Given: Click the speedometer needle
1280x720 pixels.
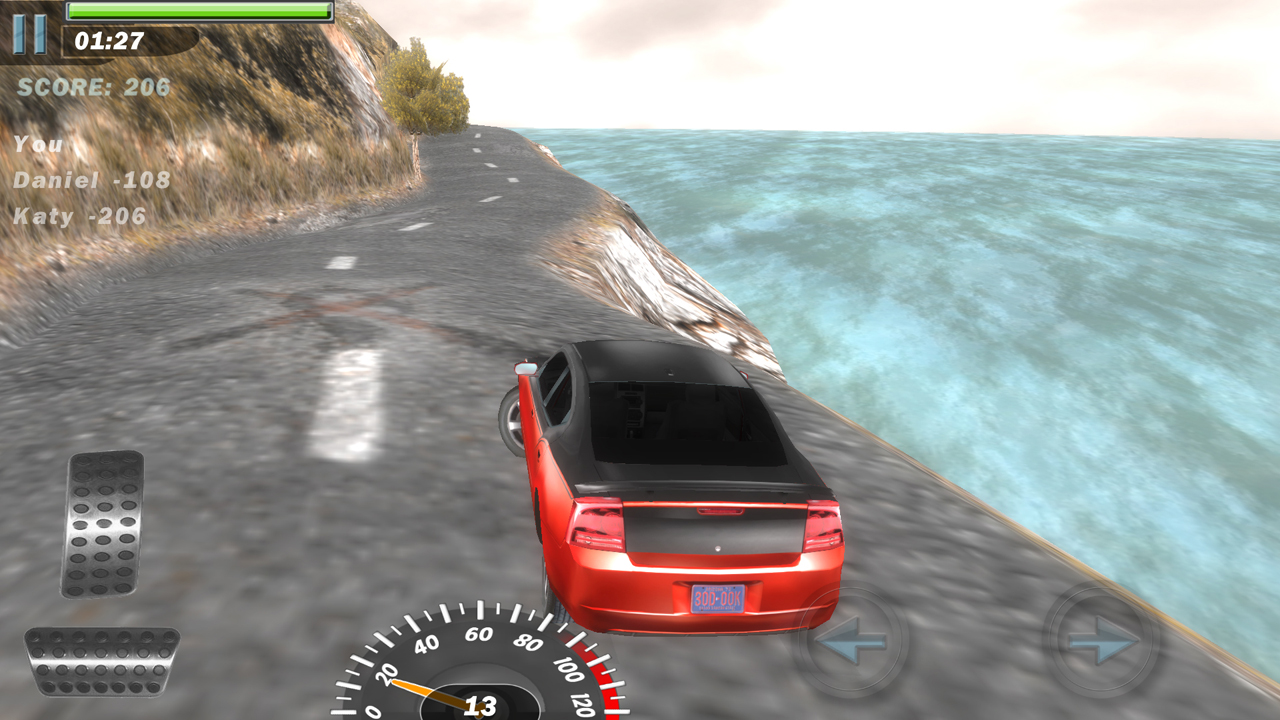Looking at the screenshot, I should [415, 688].
